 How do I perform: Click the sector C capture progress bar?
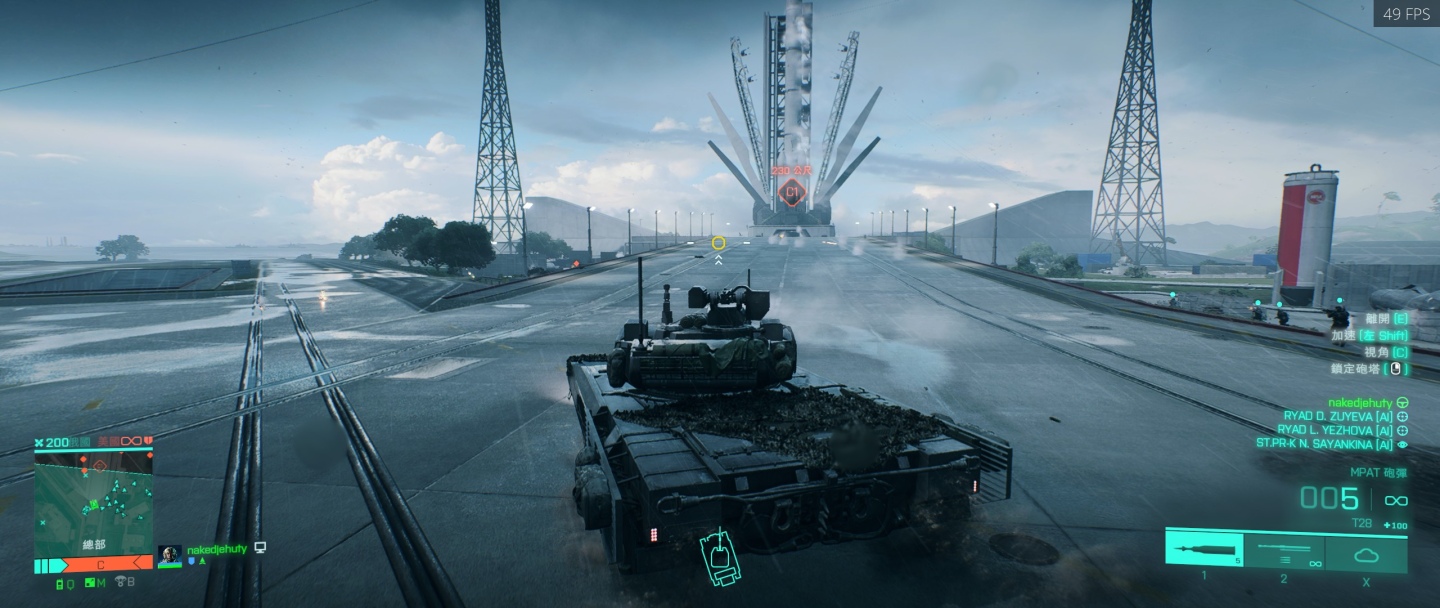(x=100, y=565)
